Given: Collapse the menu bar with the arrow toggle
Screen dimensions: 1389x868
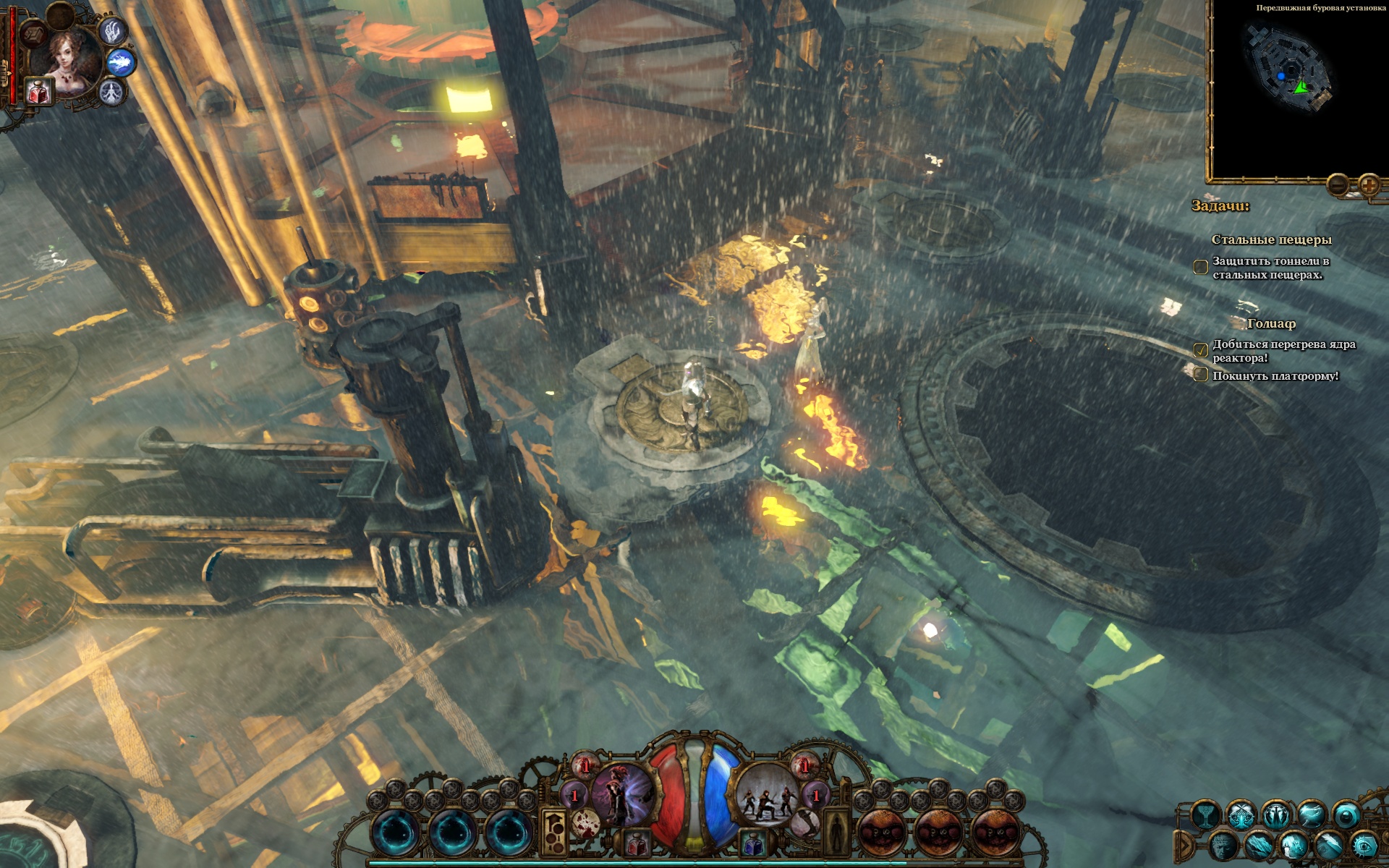Looking at the screenshot, I should (x=1184, y=845).
